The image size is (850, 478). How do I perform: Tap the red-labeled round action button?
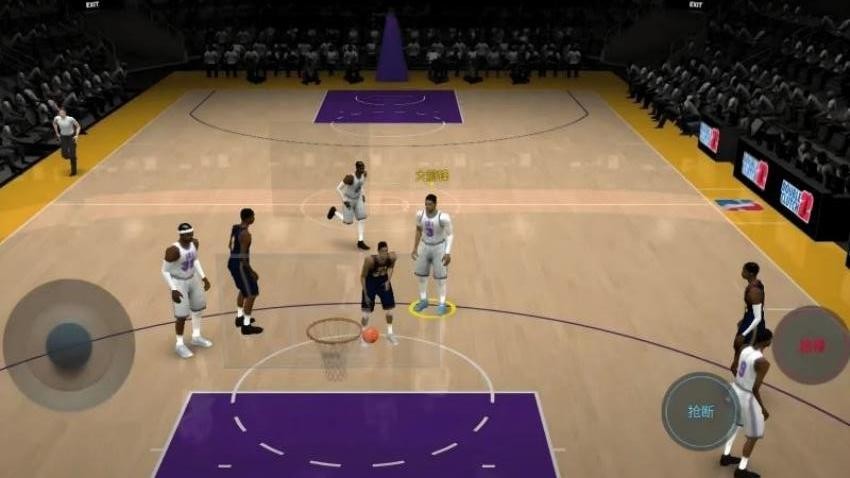[x=810, y=345]
